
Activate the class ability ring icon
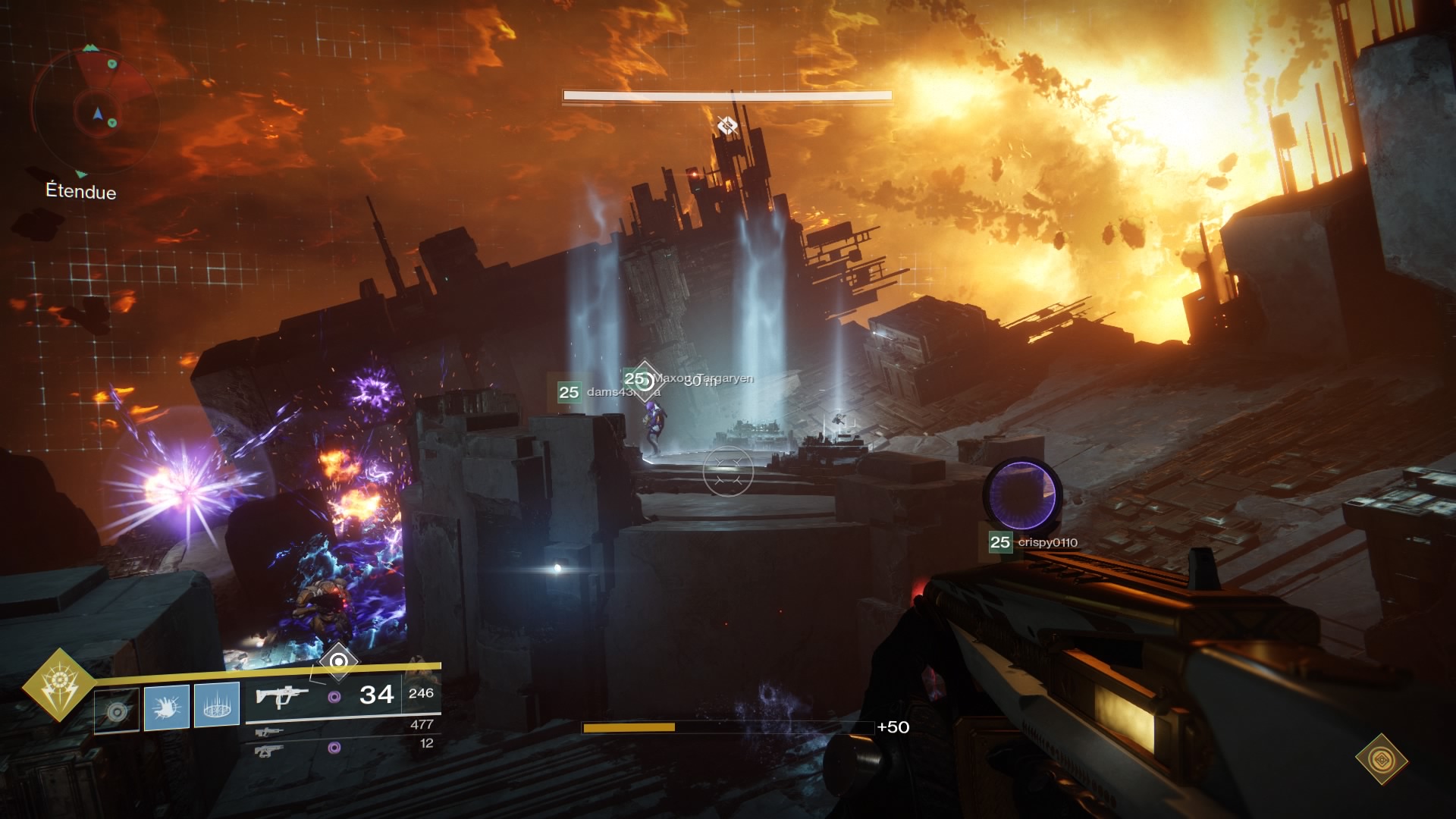point(217,705)
